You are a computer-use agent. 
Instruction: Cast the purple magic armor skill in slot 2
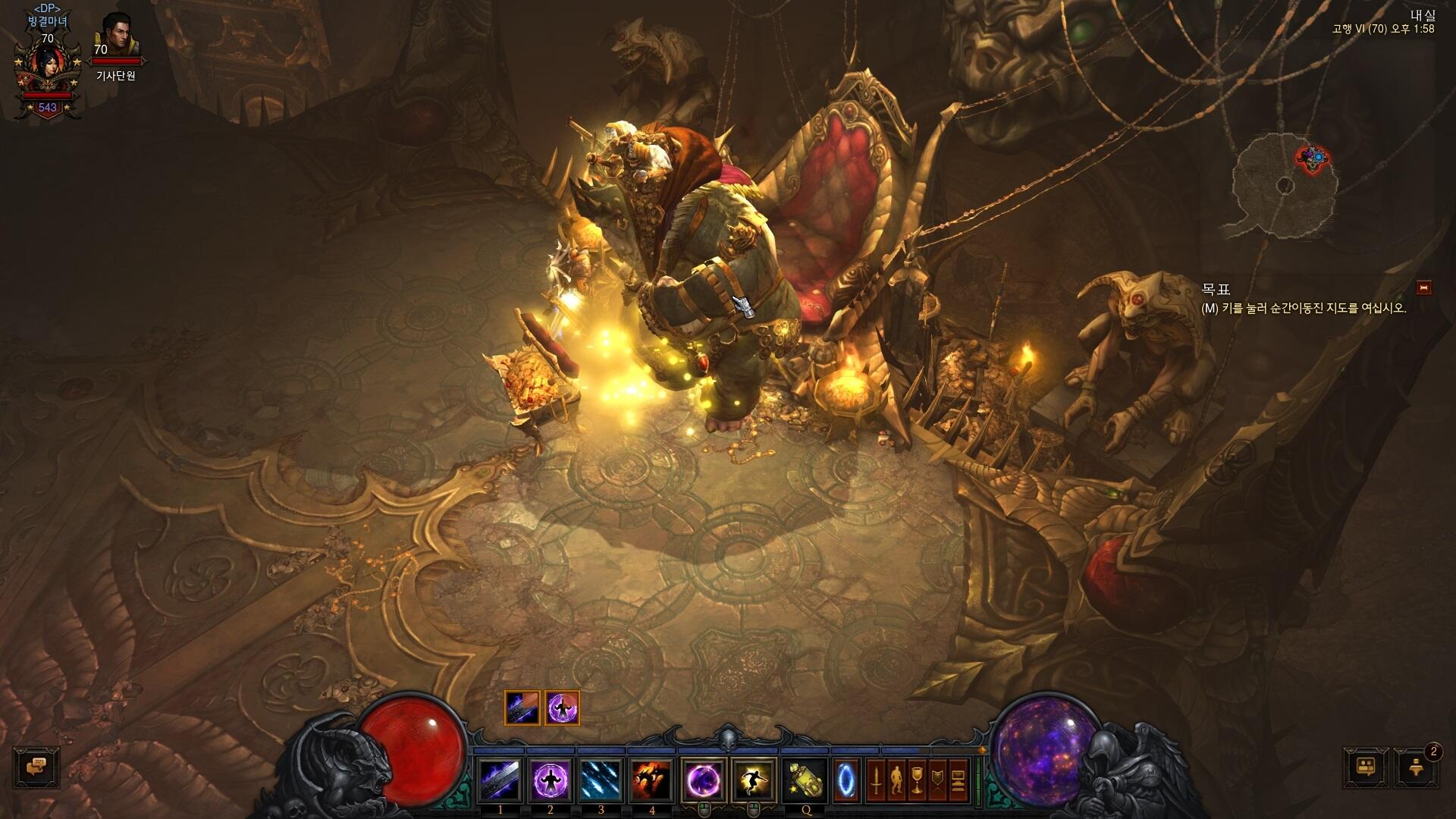pyautogui.click(x=551, y=780)
